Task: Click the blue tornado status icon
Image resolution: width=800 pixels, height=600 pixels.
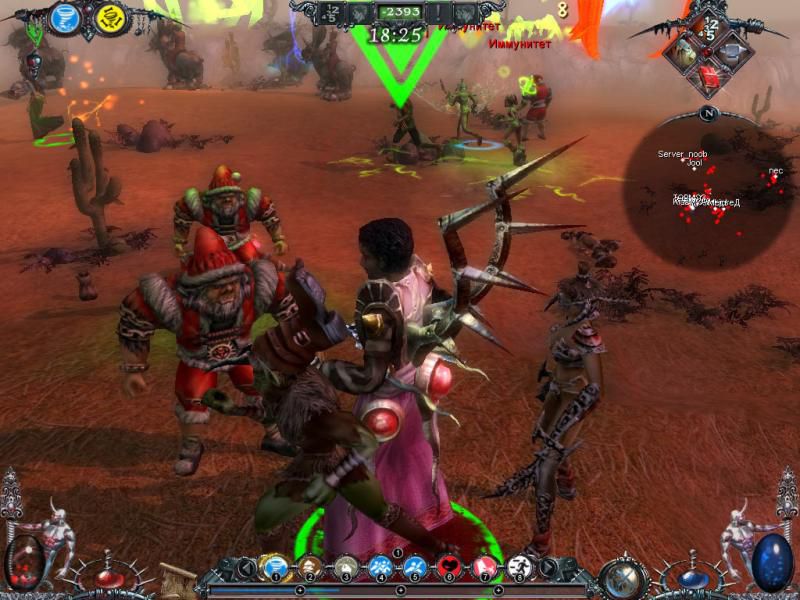Action: (65, 18)
